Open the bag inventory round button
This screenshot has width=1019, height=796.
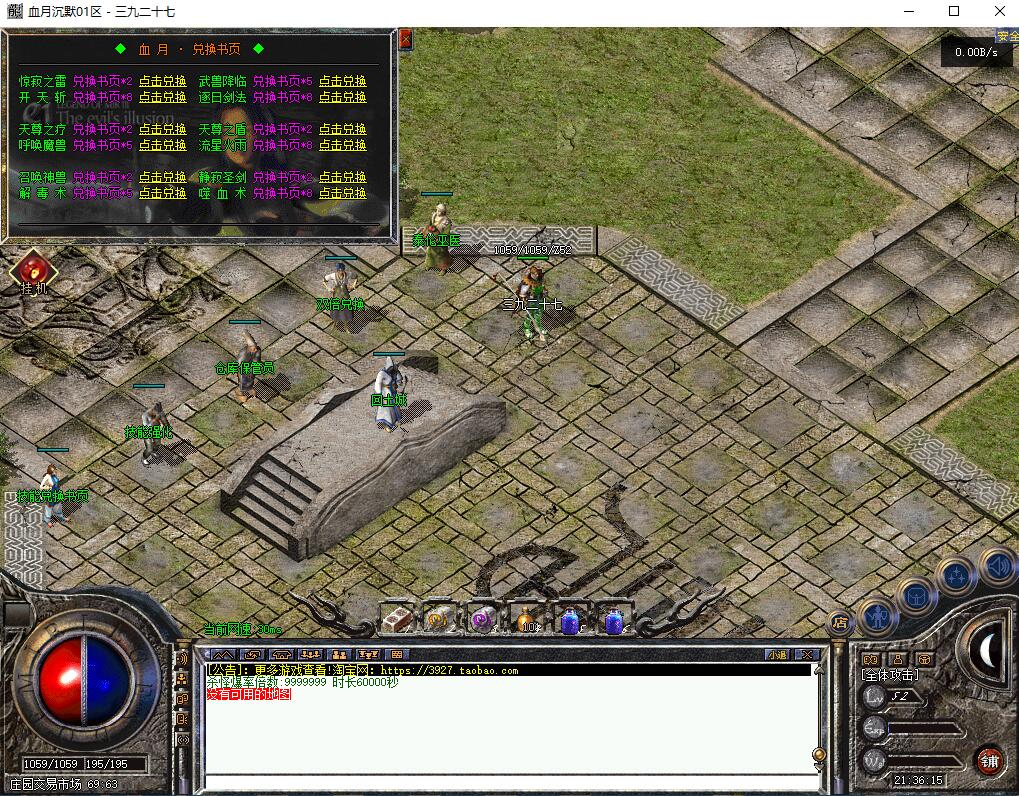916,596
